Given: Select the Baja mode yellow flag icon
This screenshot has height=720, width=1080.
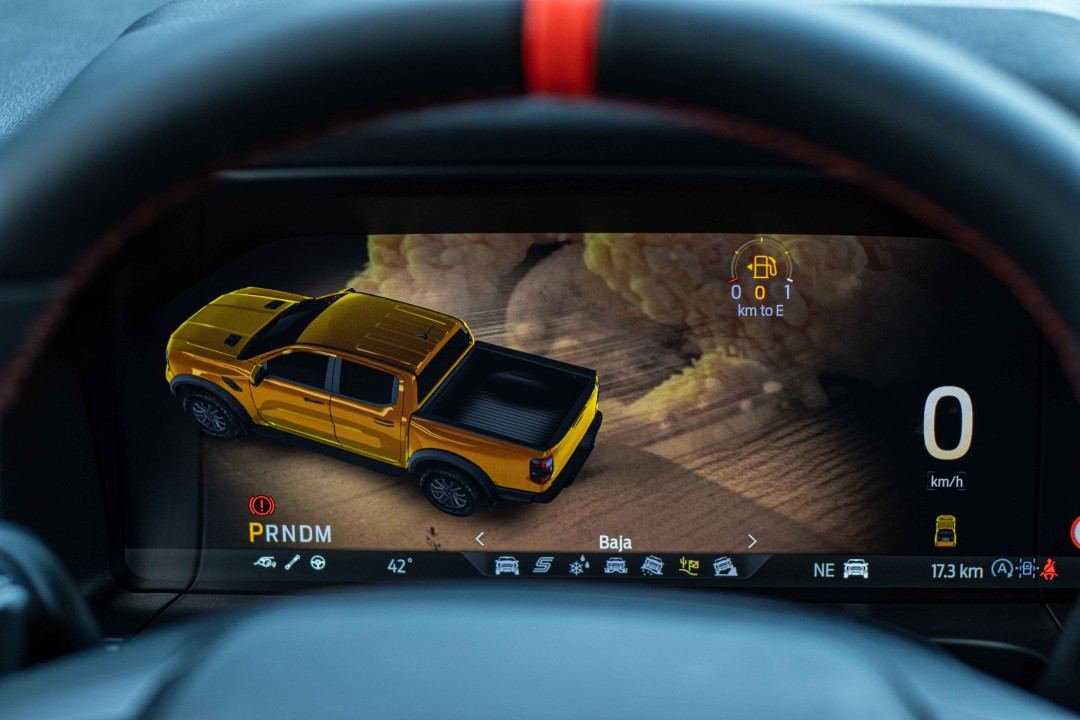Looking at the screenshot, I should (689, 566).
